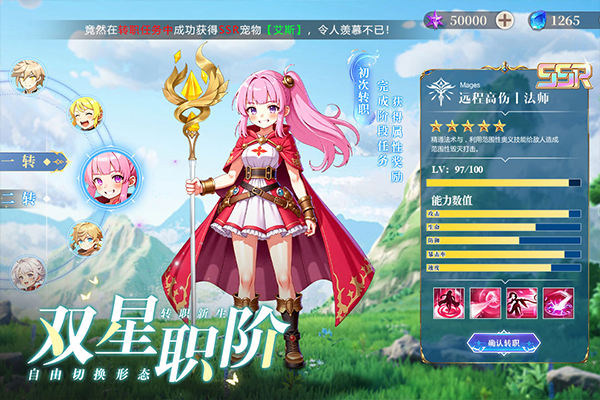
Task: View the red magic circle skill
Action: (x=447, y=302)
